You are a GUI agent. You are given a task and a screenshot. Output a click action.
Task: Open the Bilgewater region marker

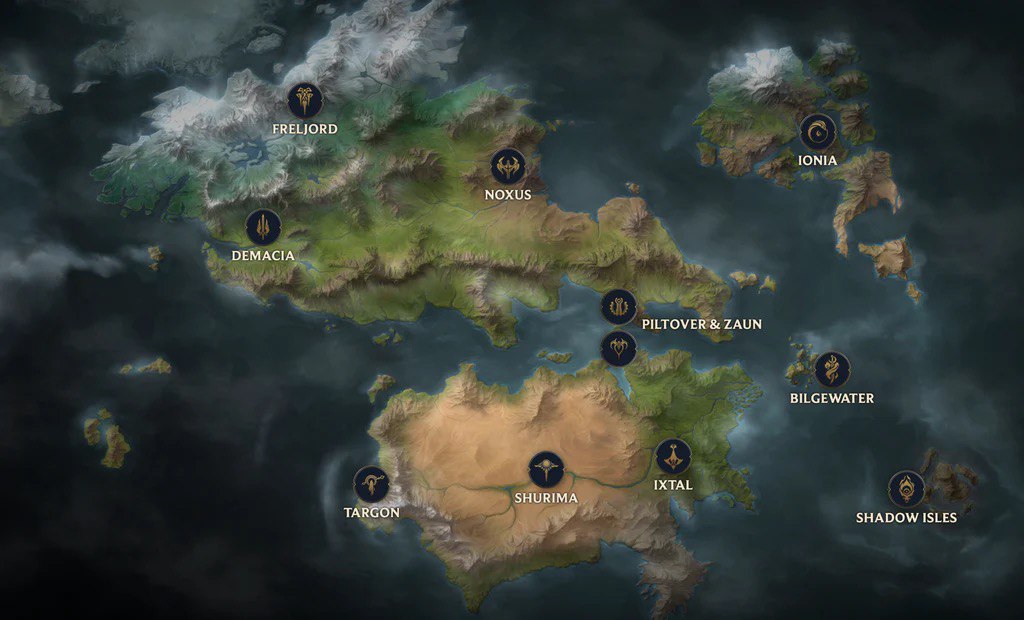point(831,369)
